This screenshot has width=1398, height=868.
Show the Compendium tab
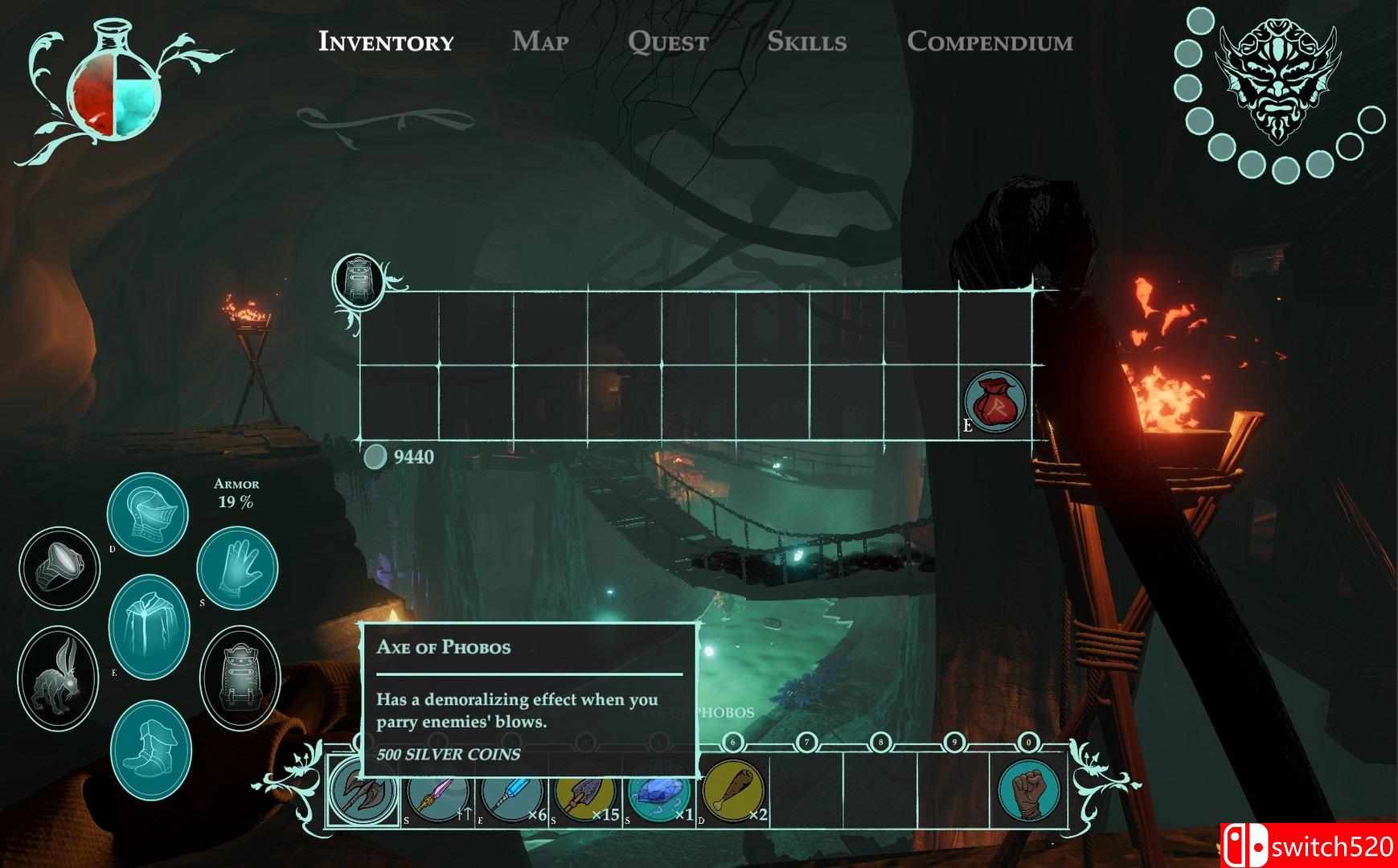[990, 41]
